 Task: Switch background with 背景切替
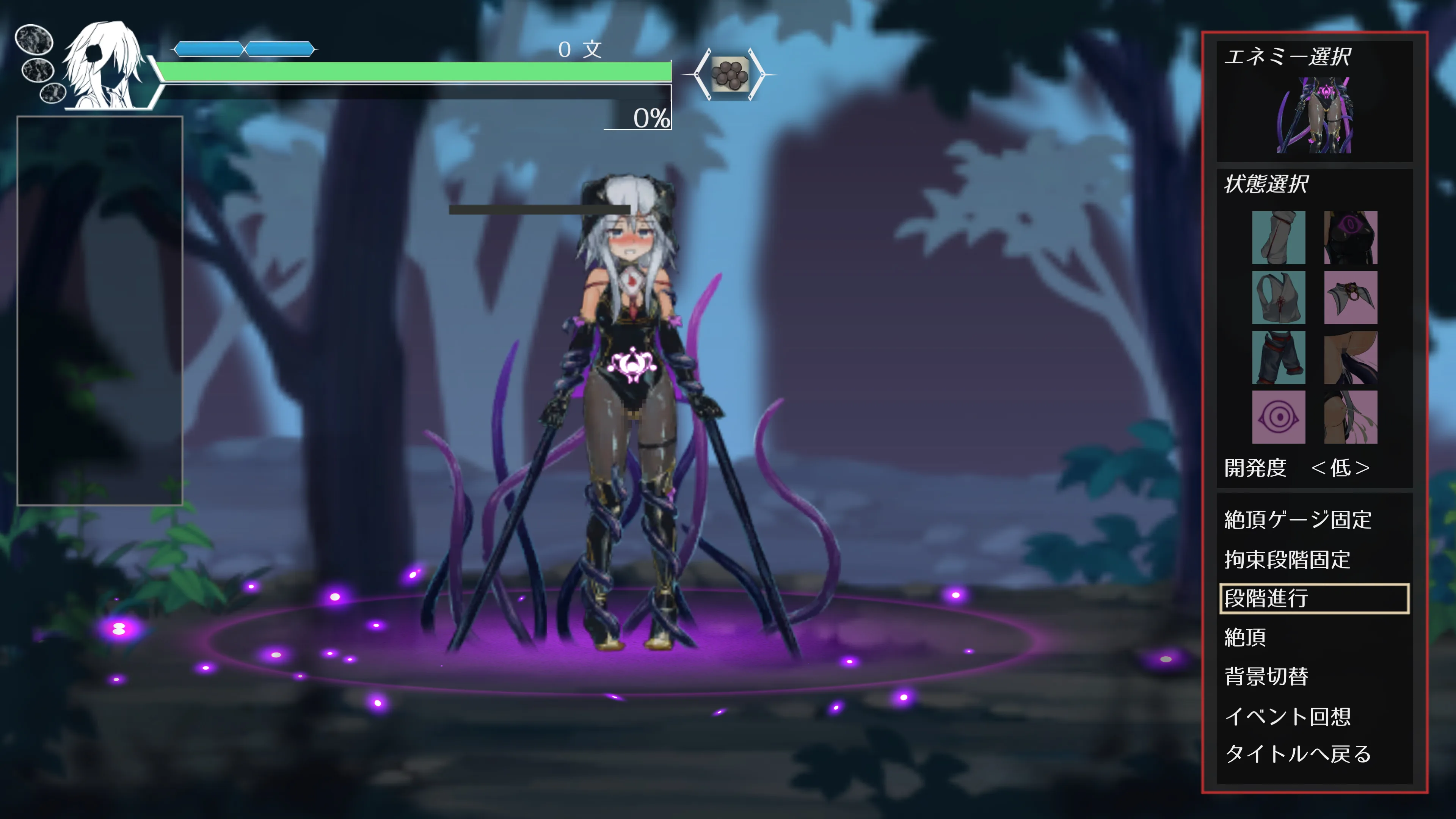[1266, 676]
